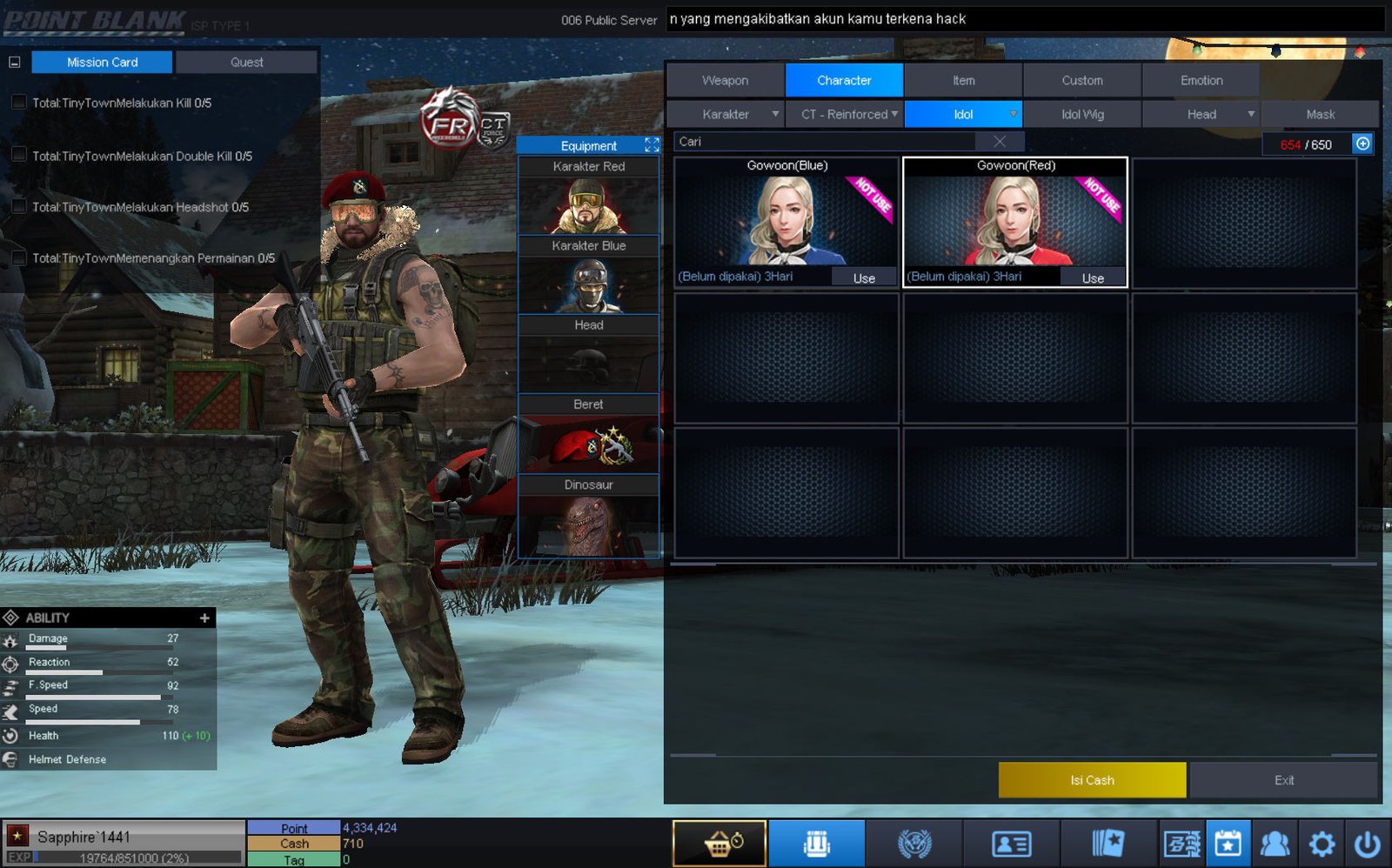Choose the Idol Wig category
The height and width of the screenshot is (868, 1392).
1081,114
